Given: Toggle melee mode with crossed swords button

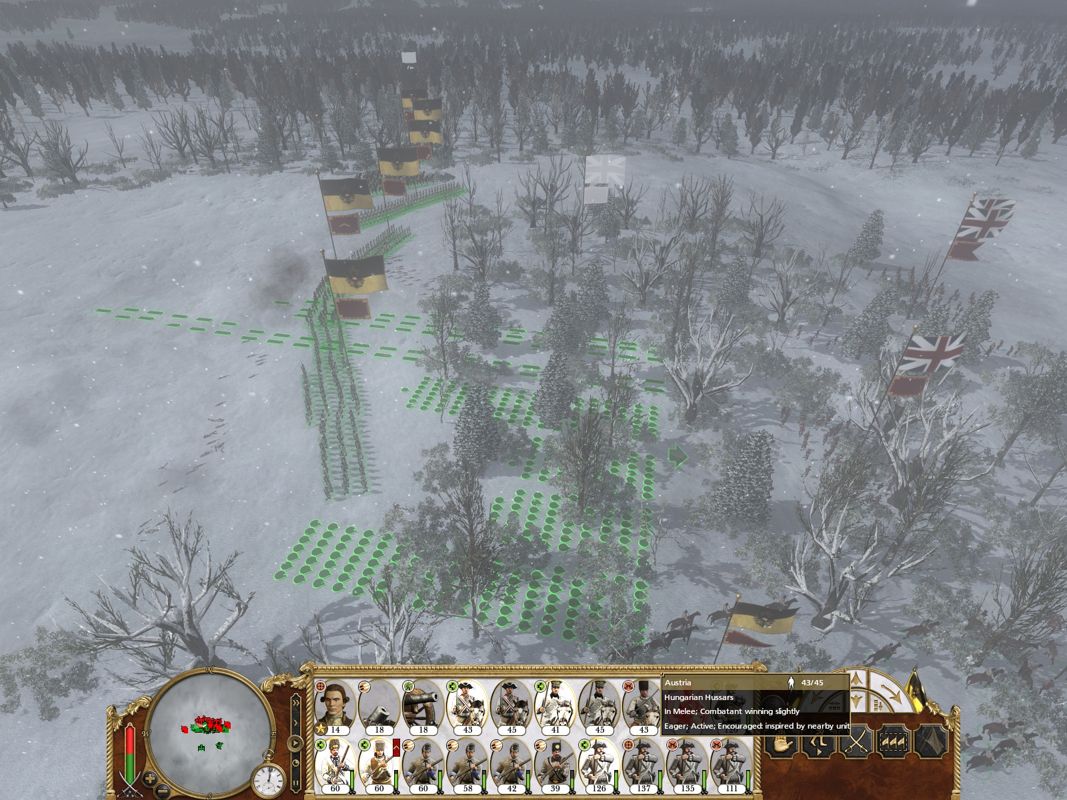Looking at the screenshot, I should point(855,742).
